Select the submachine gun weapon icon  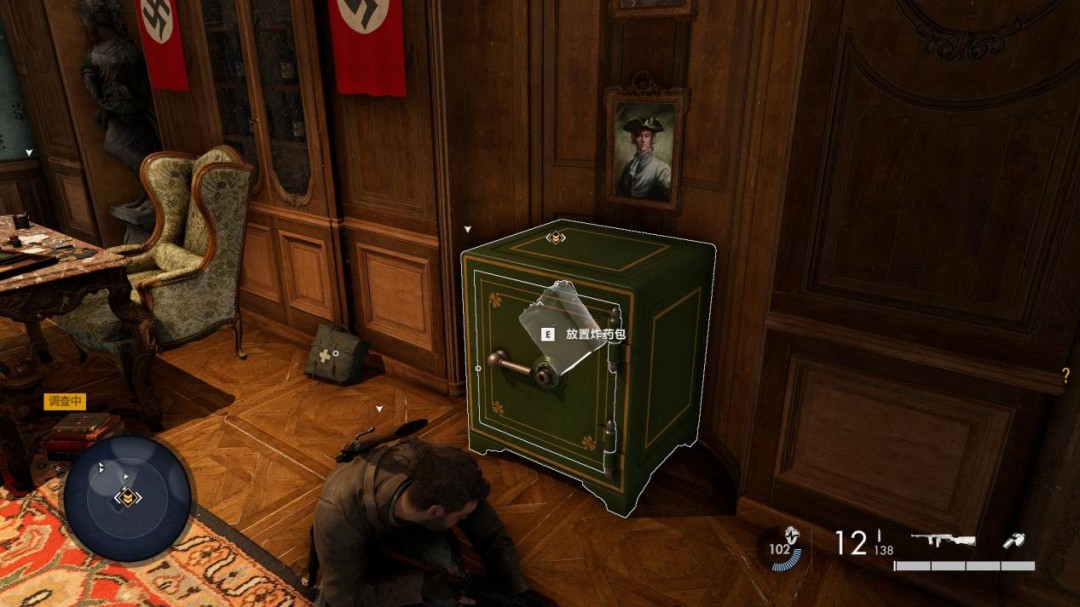(943, 541)
